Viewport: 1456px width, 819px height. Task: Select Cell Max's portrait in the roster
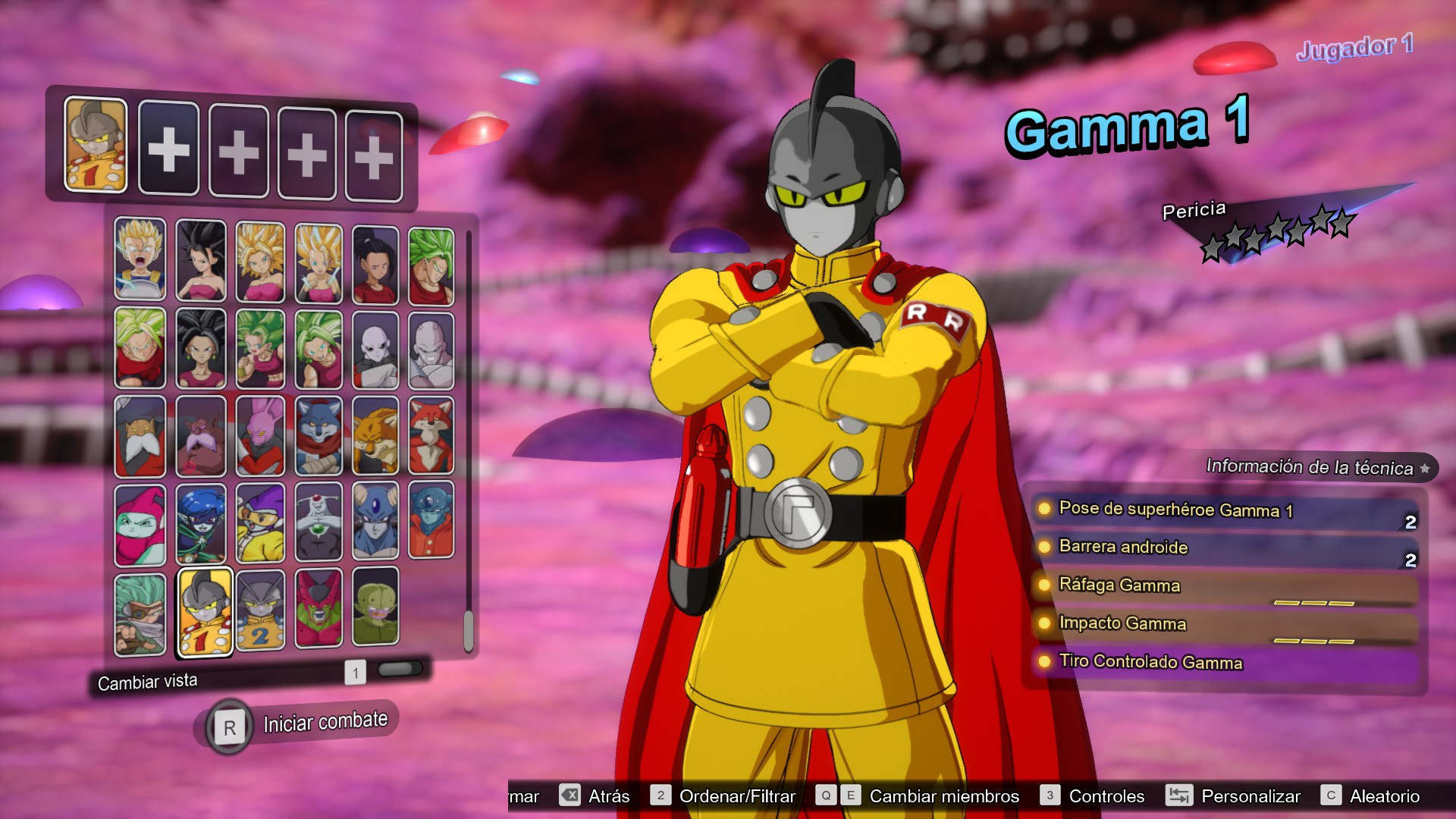pos(318,610)
